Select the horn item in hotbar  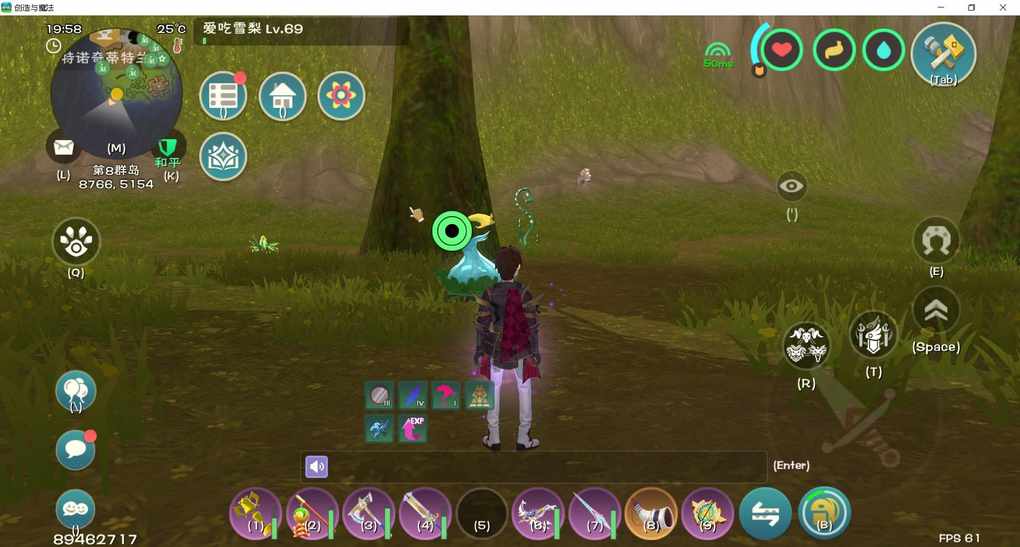click(650, 513)
